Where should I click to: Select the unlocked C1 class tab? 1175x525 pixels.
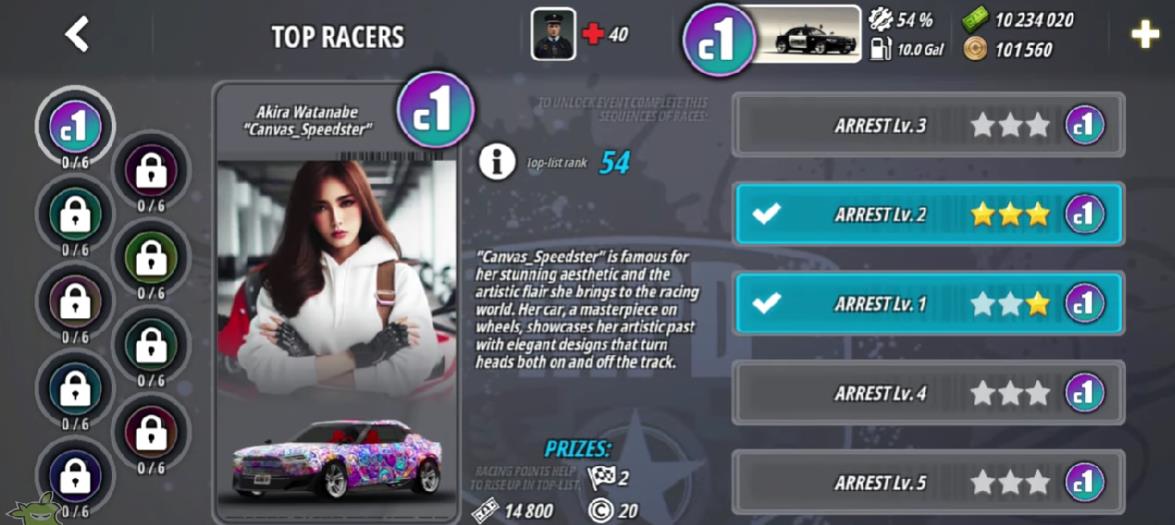pyautogui.click(x=76, y=125)
